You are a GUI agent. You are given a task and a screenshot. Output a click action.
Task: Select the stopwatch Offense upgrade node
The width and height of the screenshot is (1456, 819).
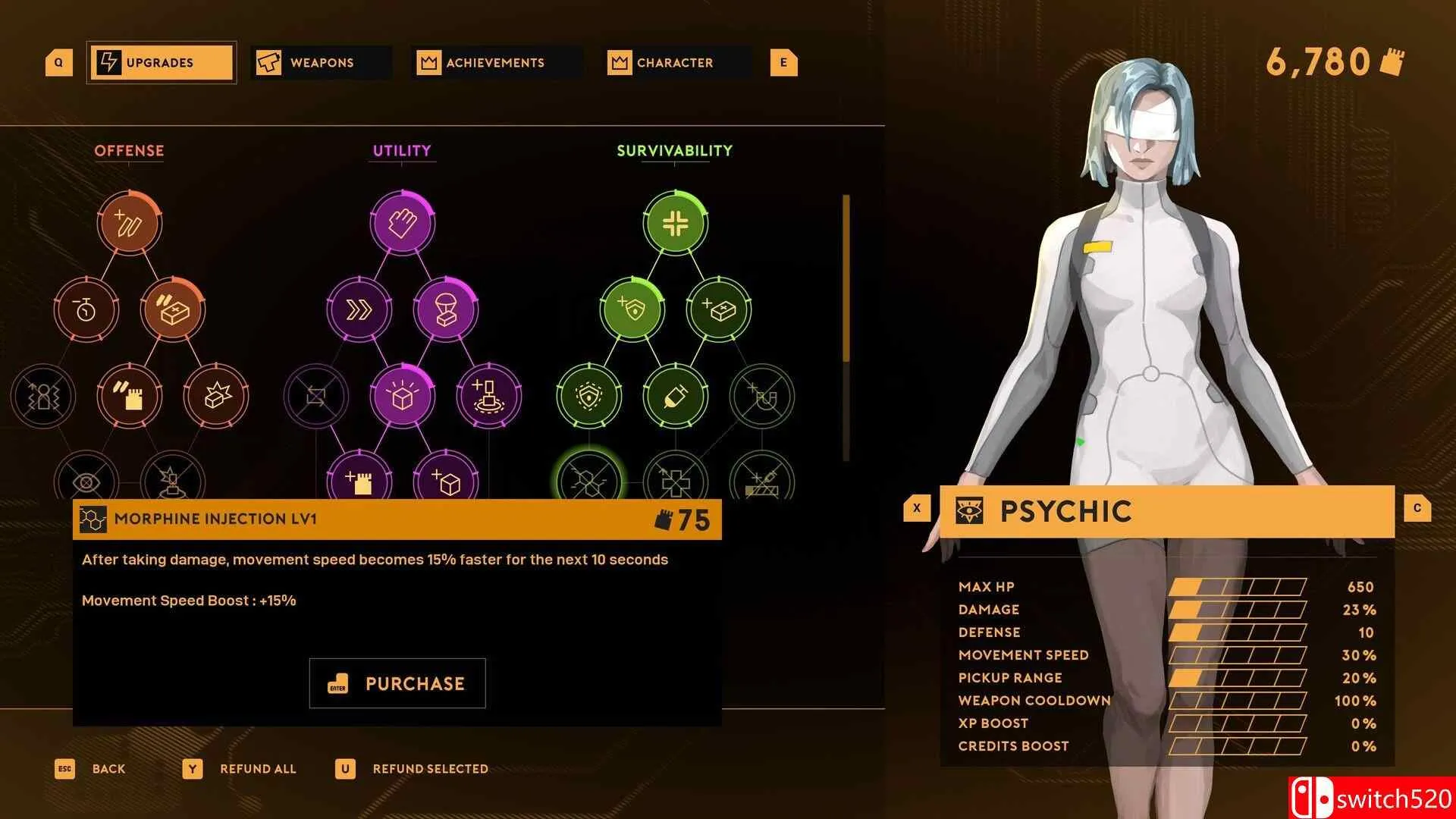click(86, 309)
